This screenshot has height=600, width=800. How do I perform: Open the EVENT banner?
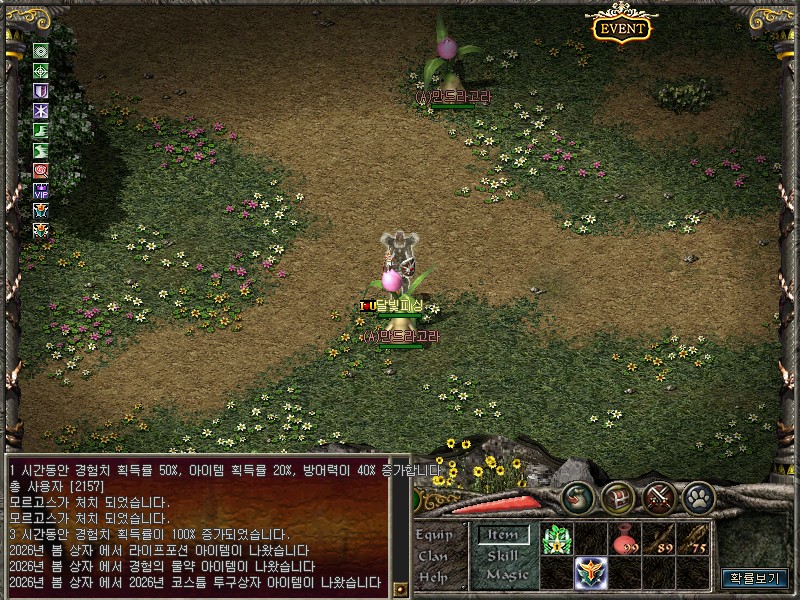coord(622,28)
